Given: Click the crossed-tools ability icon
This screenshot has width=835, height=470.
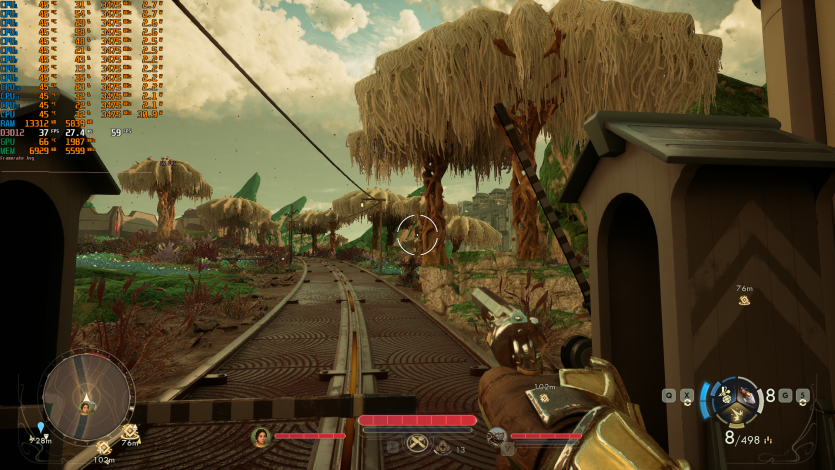Looking at the screenshot, I should (418, 446).
